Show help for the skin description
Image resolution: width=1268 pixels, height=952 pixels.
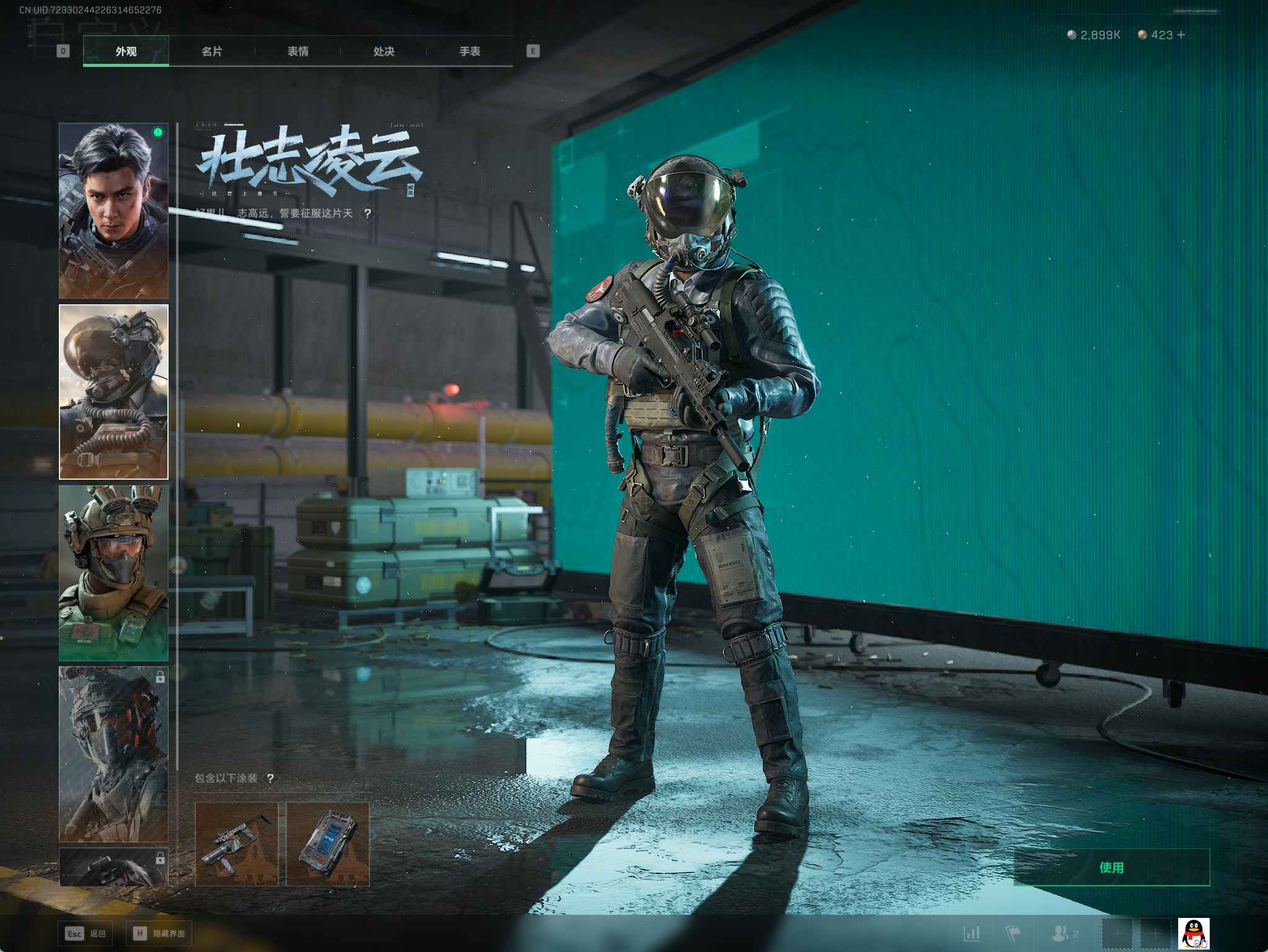368,214
